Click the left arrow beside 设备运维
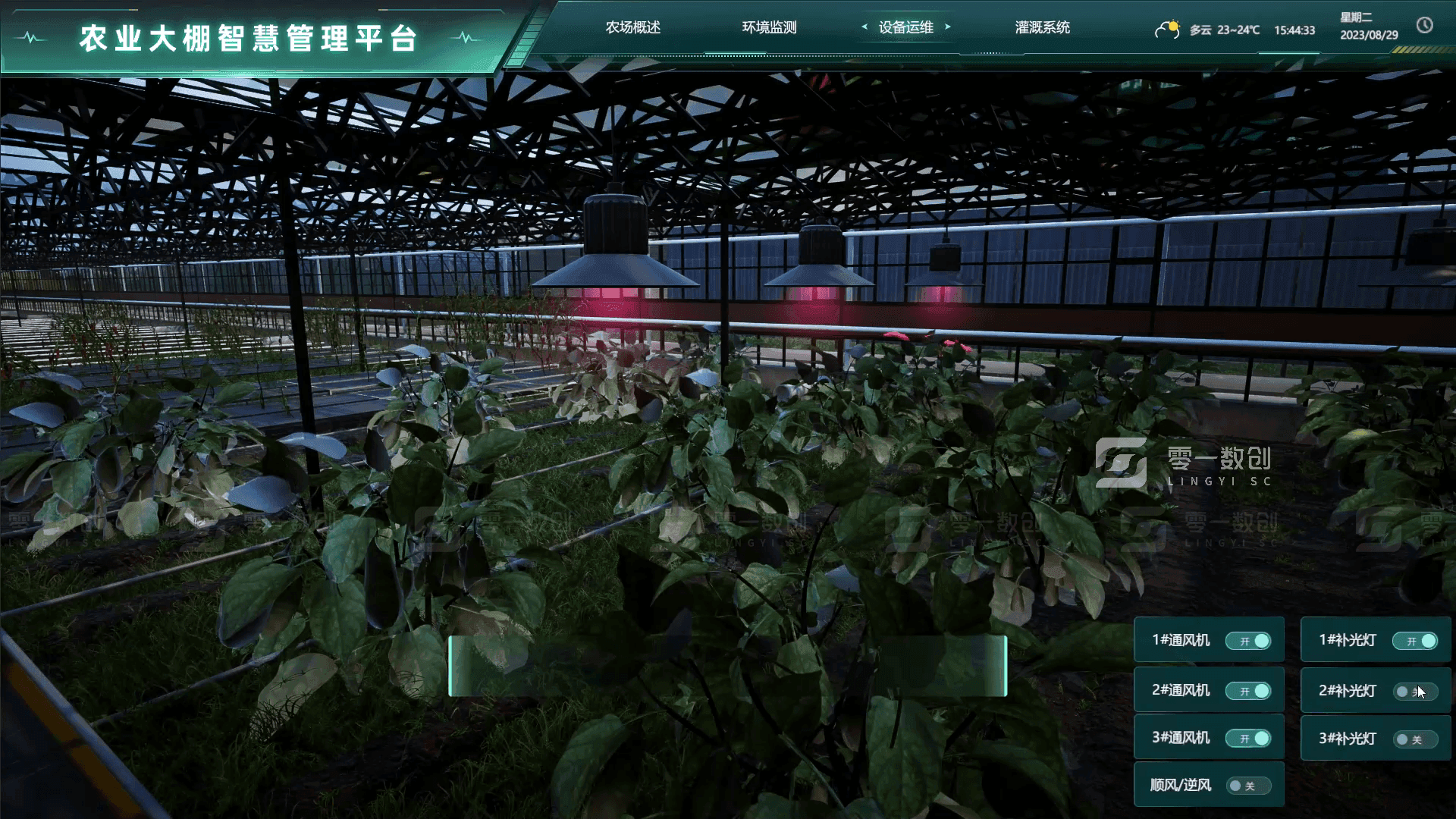 tap(864, 27)
